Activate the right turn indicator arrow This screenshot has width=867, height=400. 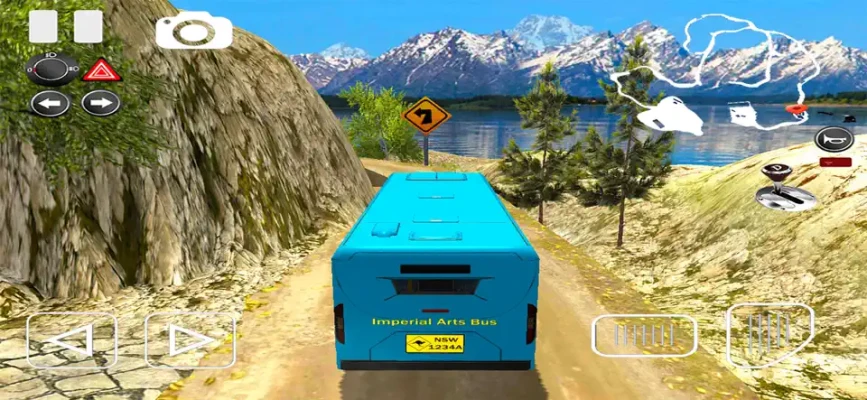pyautogui.click(x=101, y=103)
